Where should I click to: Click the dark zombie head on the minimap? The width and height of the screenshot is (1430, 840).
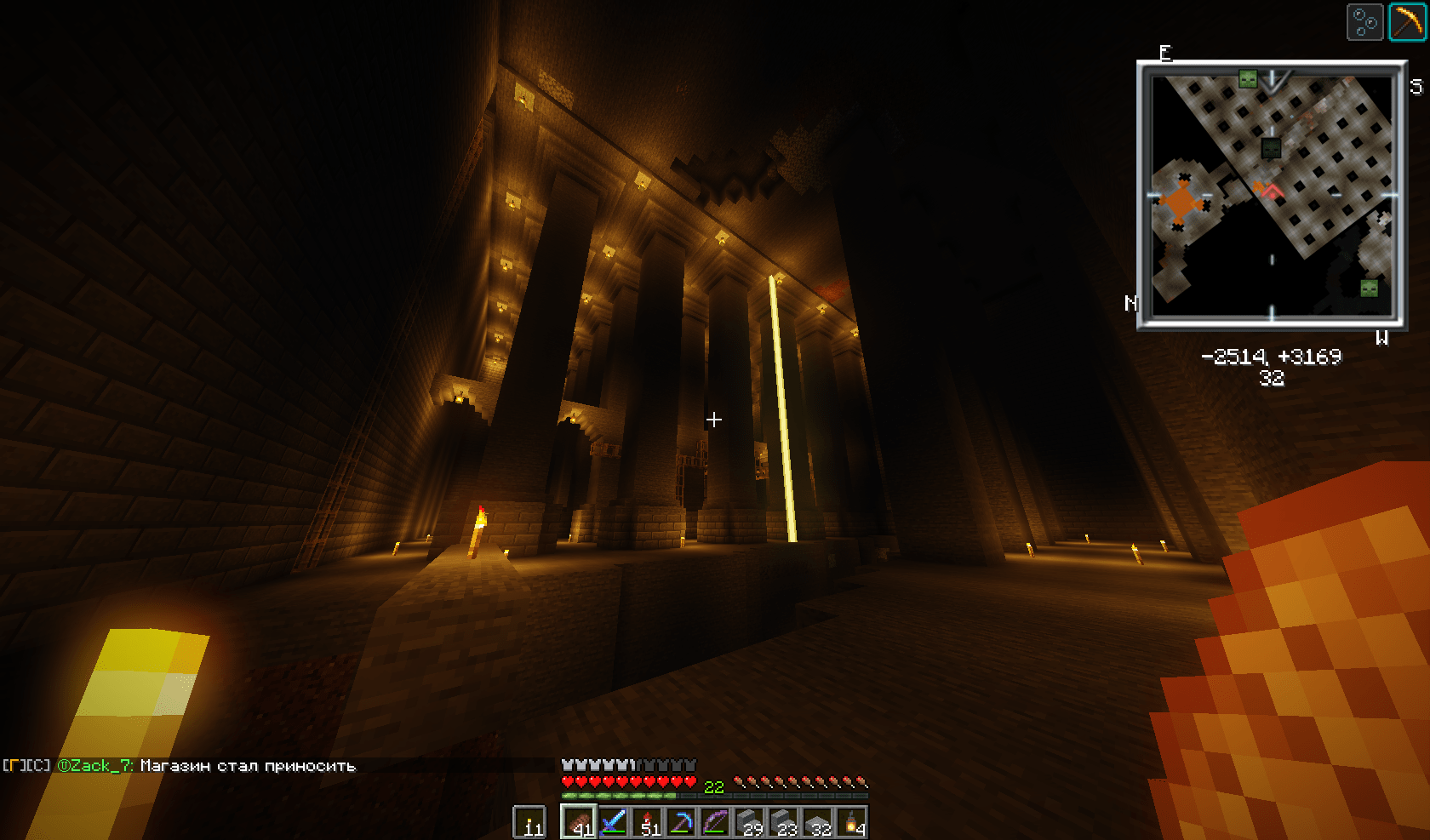[1271, 148]
